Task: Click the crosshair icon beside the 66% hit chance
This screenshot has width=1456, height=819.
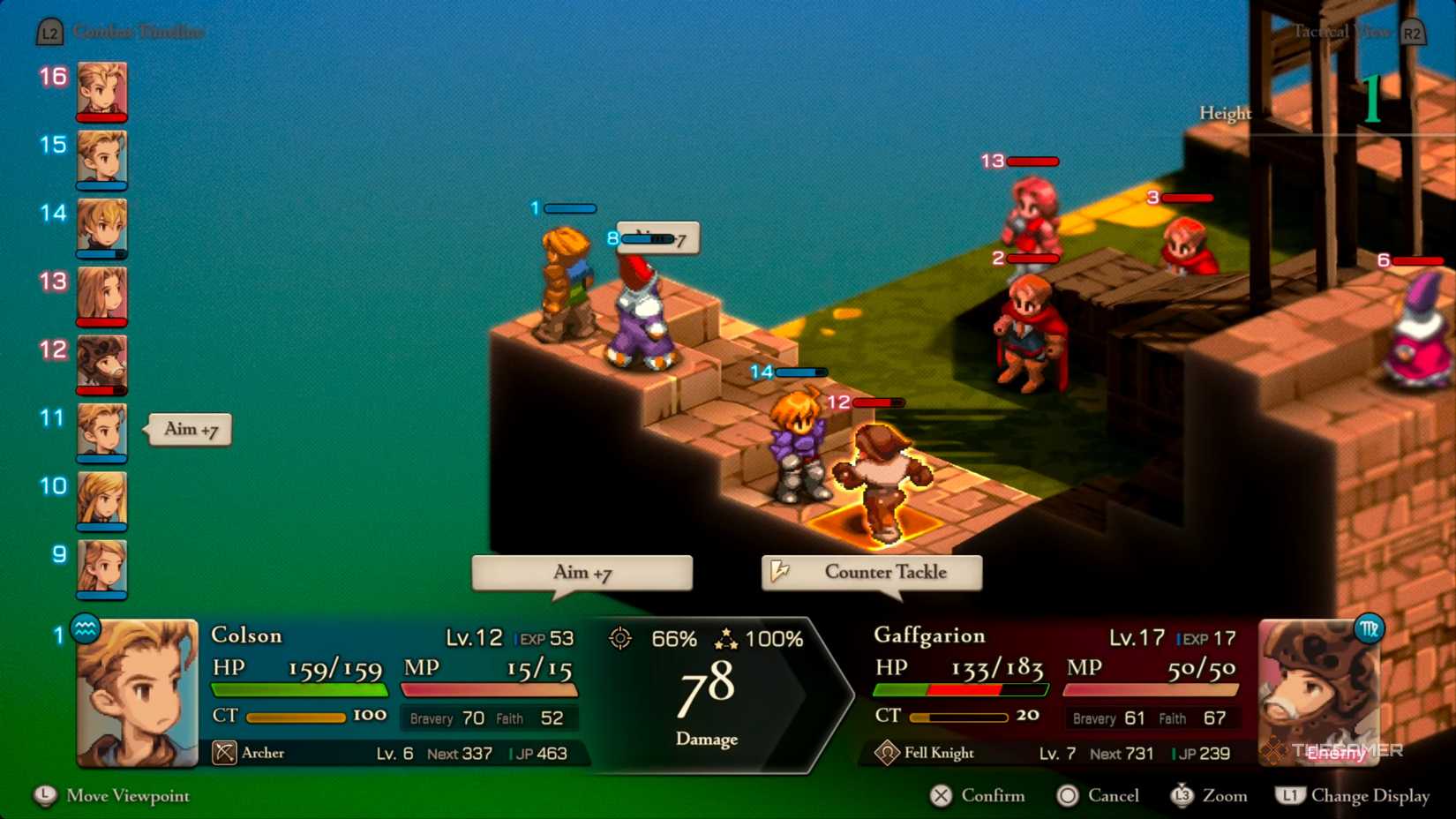Action: [620, 637]
